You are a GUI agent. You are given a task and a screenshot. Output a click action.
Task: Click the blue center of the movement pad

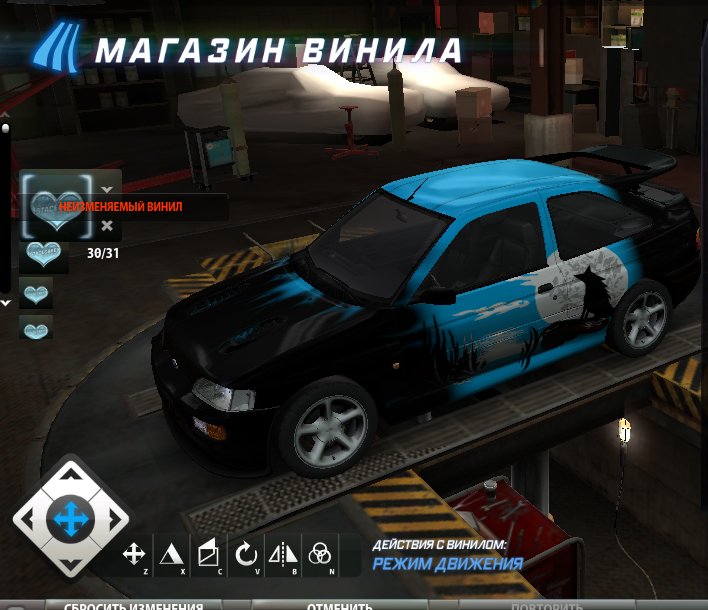[71, 519]
